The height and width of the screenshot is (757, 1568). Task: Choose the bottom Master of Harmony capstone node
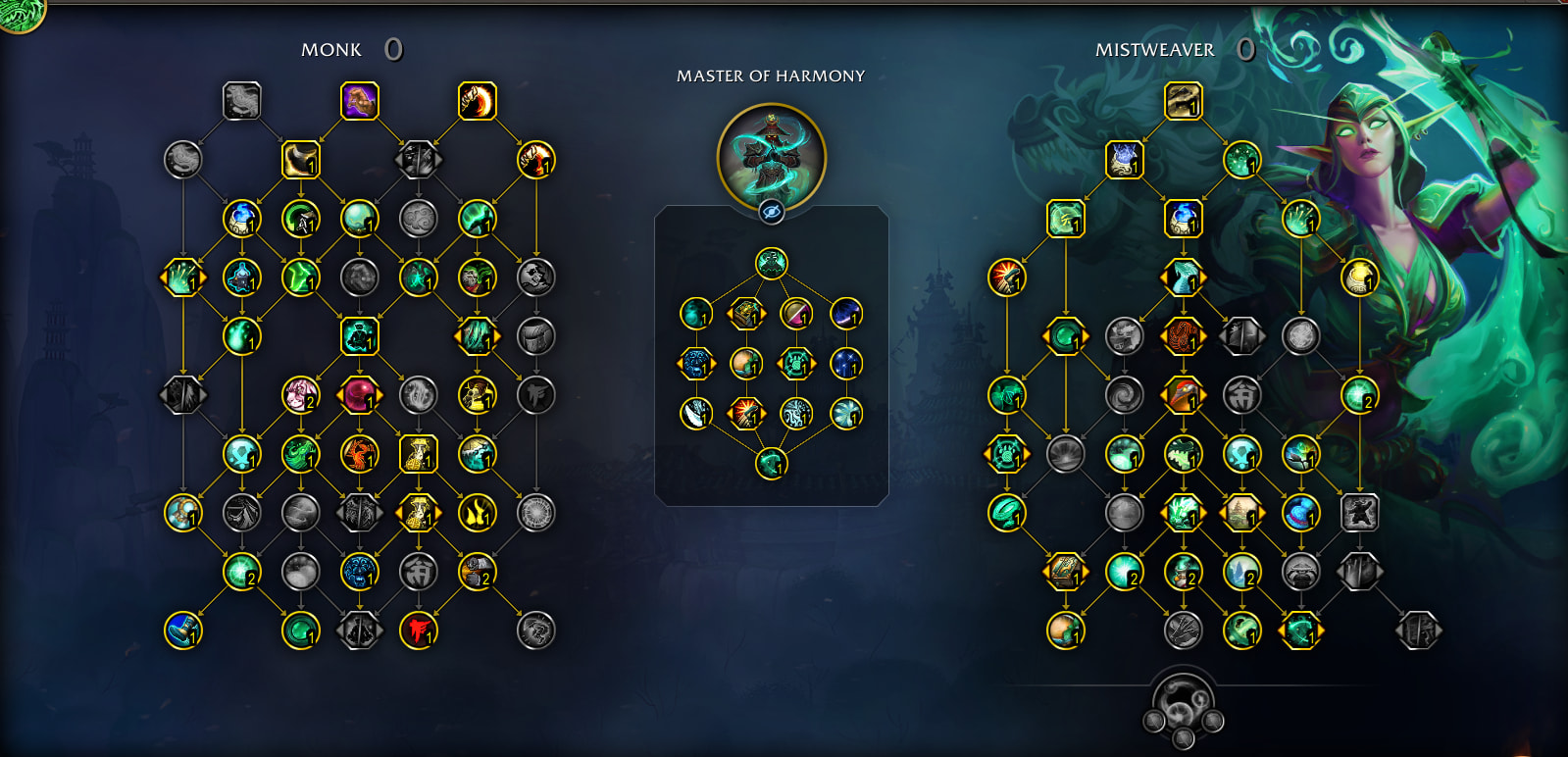point(772,463)
